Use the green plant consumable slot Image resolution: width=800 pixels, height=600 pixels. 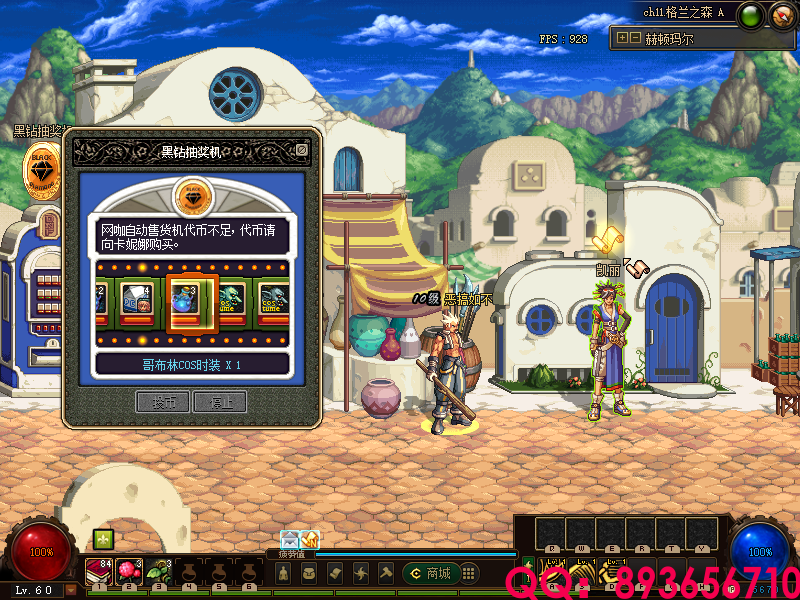pos(158,571)
